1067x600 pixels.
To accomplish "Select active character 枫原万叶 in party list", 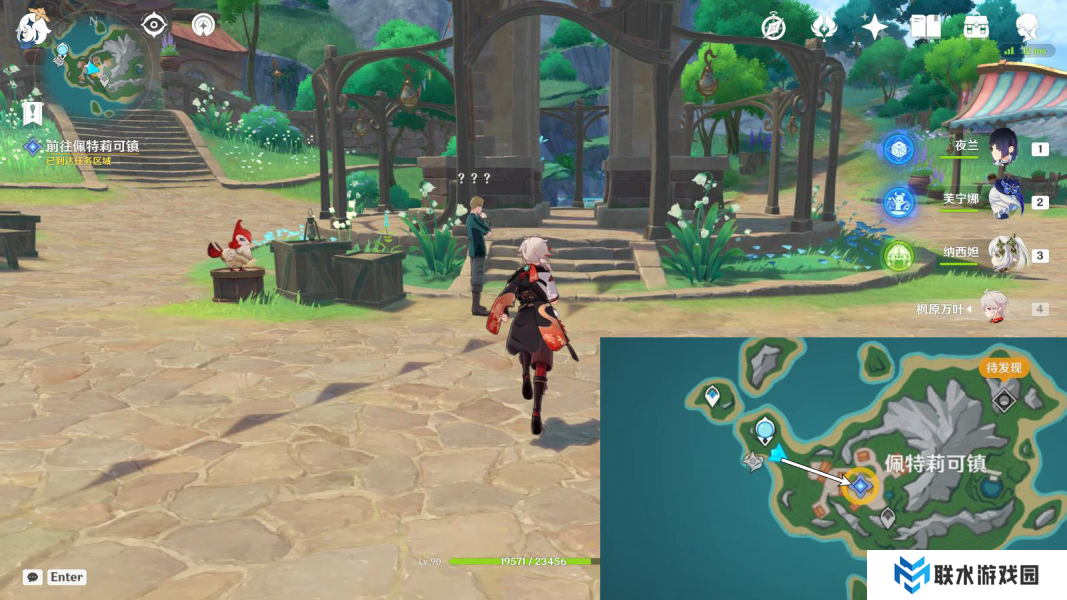I will coord(993,308).
